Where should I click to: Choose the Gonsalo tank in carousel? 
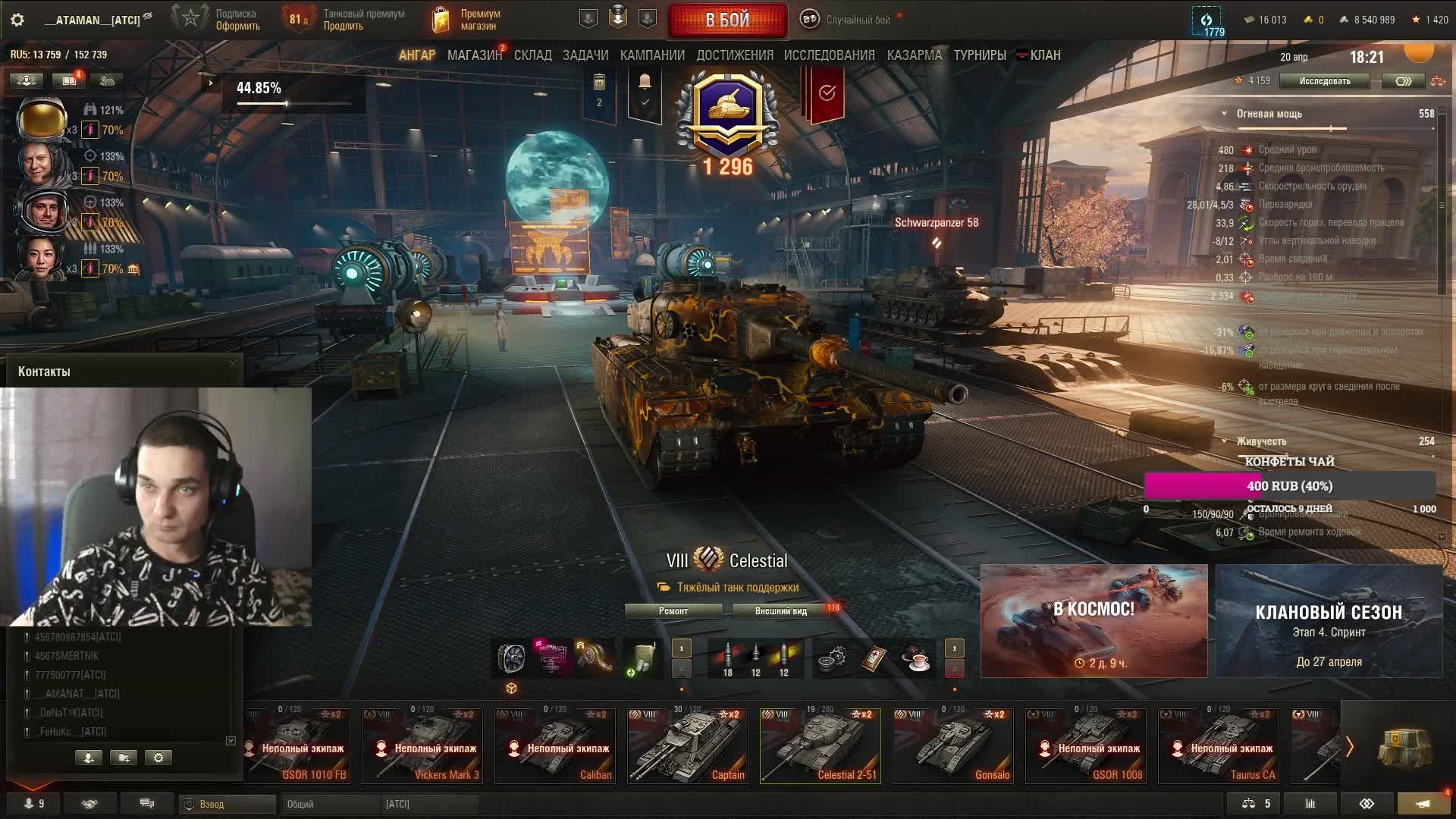[x=953, y=746]
